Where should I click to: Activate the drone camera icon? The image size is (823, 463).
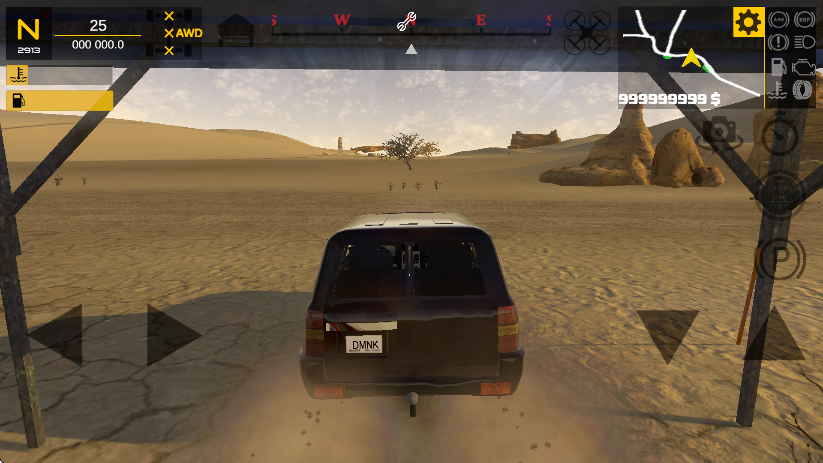click(586, 31)
